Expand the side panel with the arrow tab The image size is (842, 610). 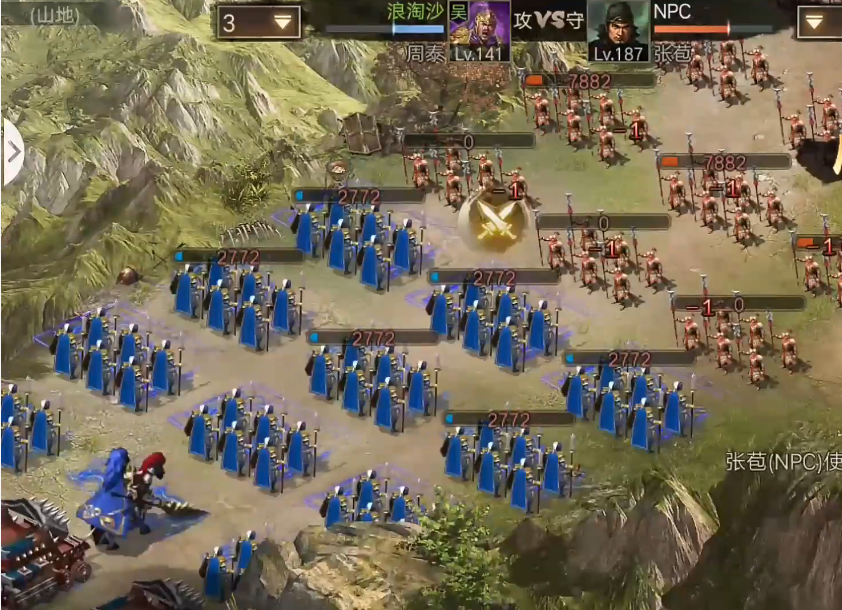pyautogui.click(x=12, y=152)
